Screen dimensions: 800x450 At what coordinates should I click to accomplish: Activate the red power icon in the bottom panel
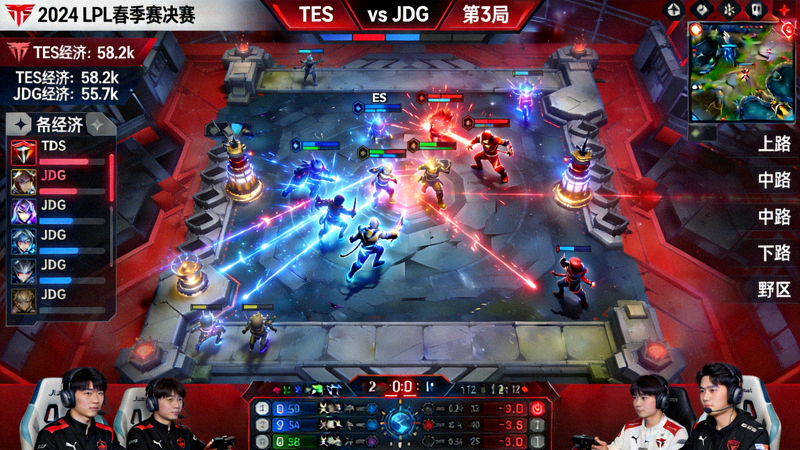click(x=537, y=408)
